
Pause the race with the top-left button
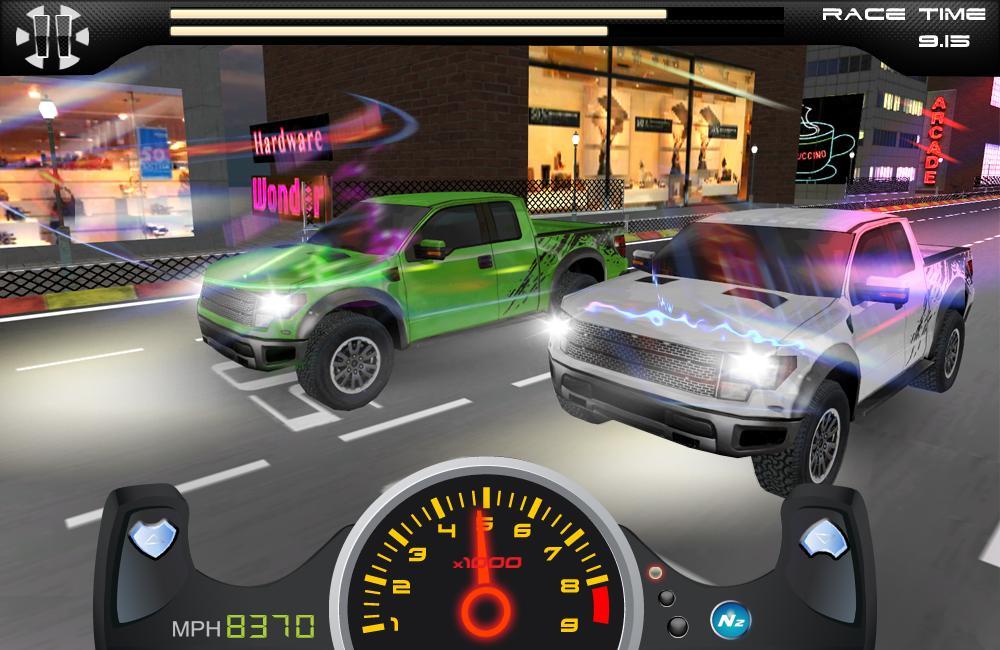coord(53,37)
